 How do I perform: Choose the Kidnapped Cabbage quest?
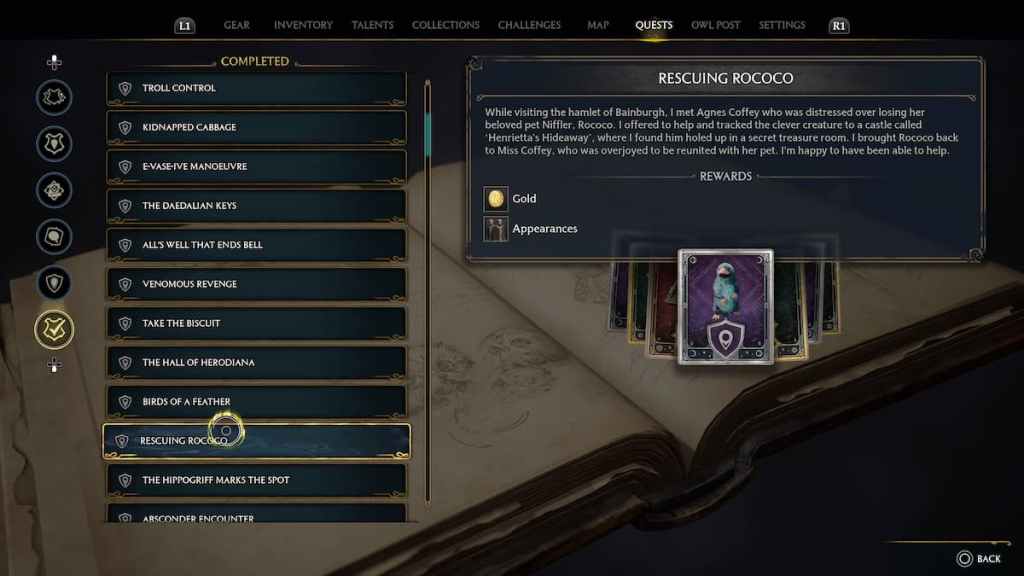coord(256,127)
